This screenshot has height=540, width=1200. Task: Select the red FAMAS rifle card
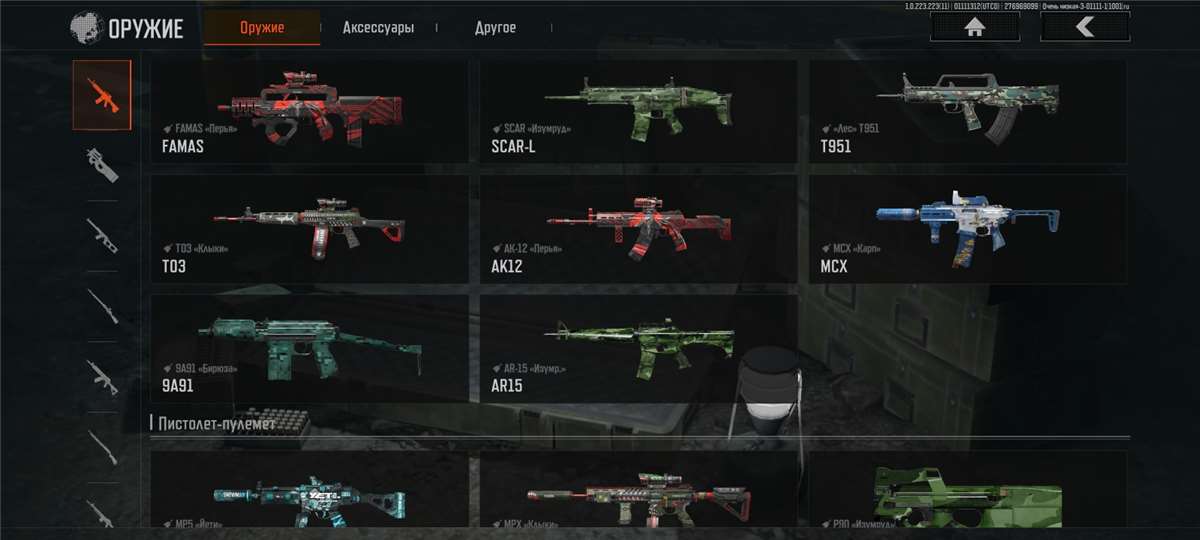308,111
